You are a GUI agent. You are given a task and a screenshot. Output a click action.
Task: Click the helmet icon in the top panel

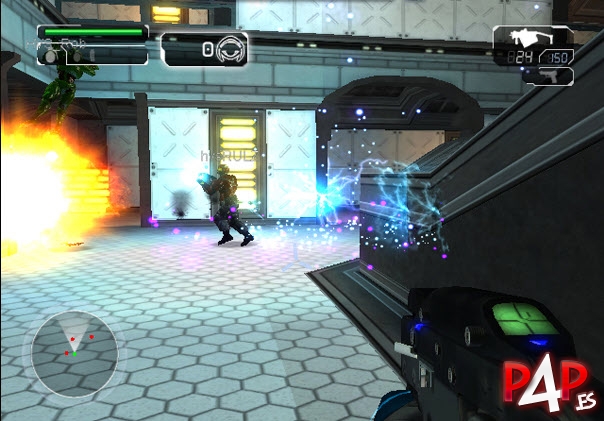(x=231, y=48)
